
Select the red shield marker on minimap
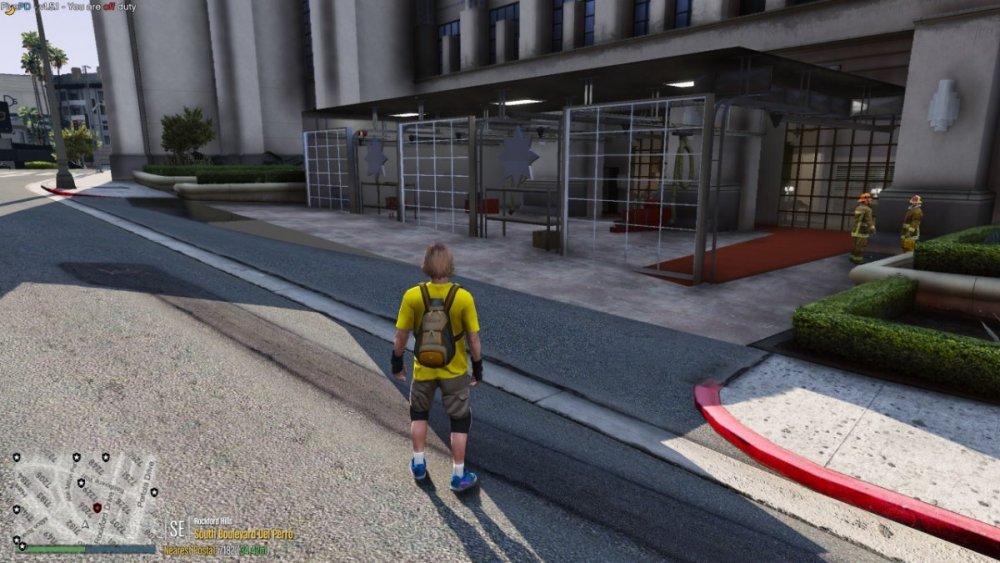pos(97,508)
